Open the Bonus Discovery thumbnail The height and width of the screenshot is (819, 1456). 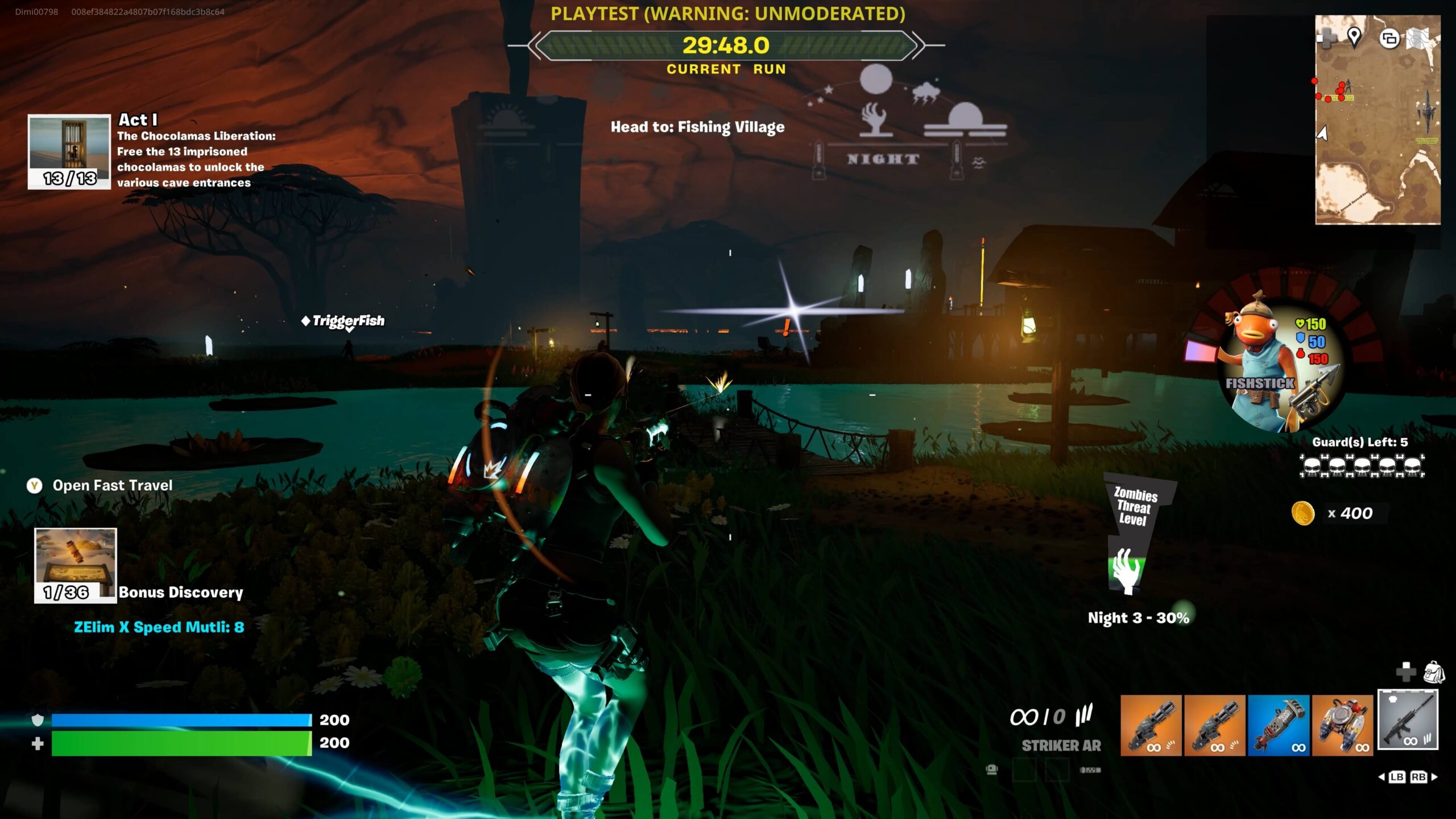click(76, 565)
